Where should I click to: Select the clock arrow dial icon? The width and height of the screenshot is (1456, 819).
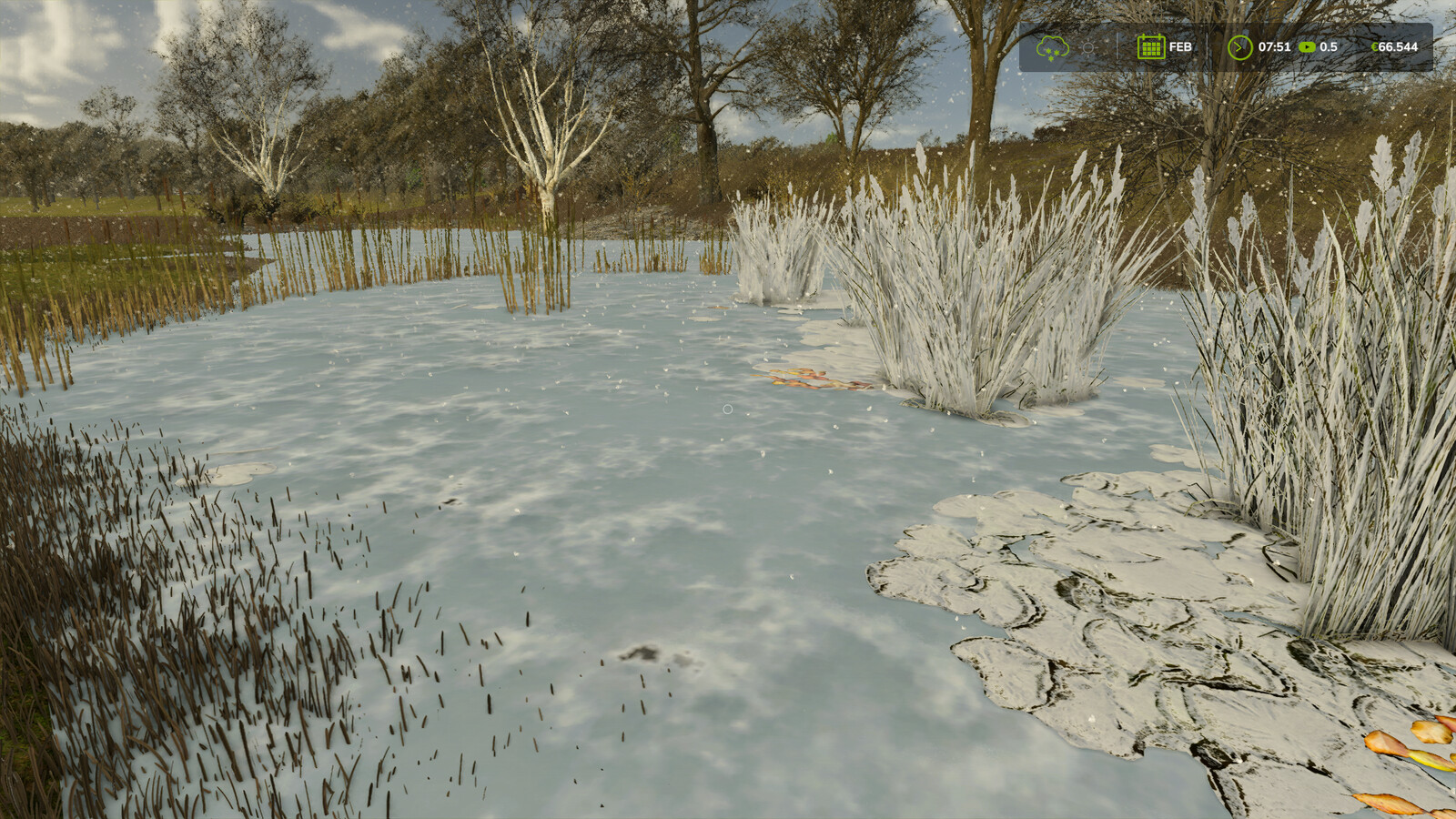pos(1242,46)
